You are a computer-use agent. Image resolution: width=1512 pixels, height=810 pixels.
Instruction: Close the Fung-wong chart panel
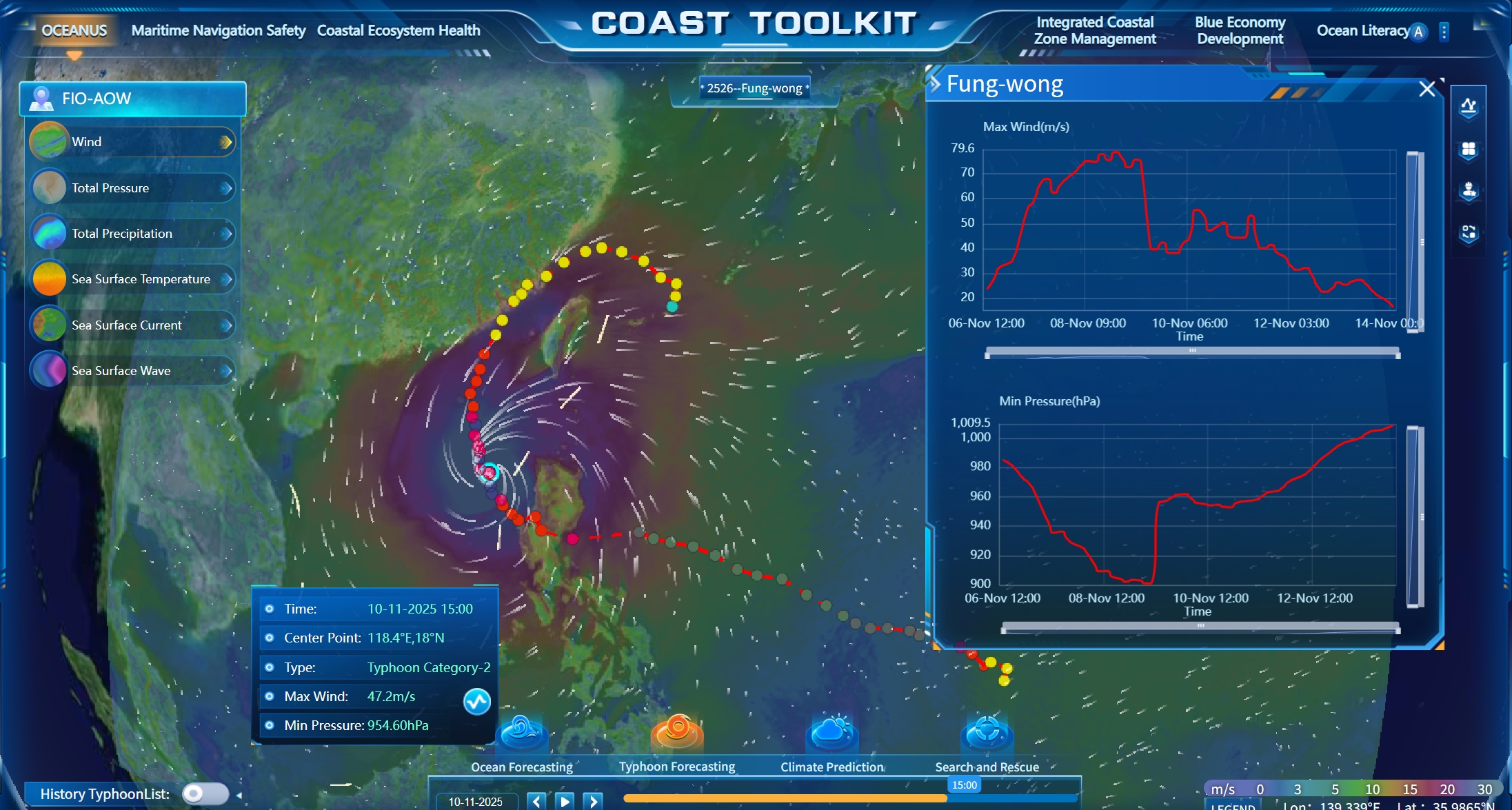tap(1427, 89)
